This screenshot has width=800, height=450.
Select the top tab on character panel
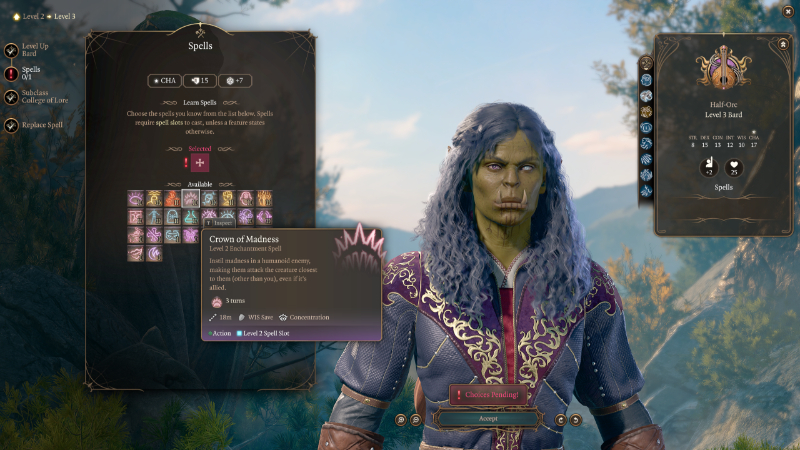tap(646, 63)
